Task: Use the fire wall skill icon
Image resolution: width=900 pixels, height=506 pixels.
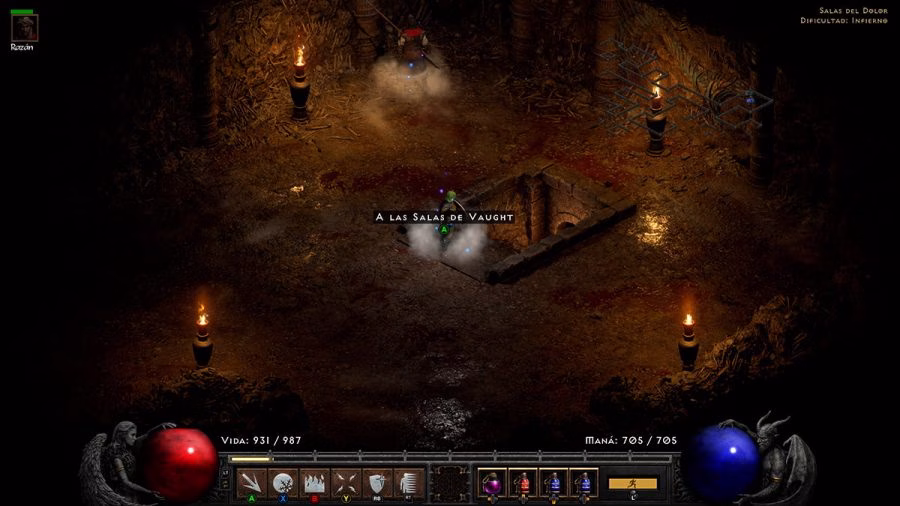Action: [x=314, y=483]
